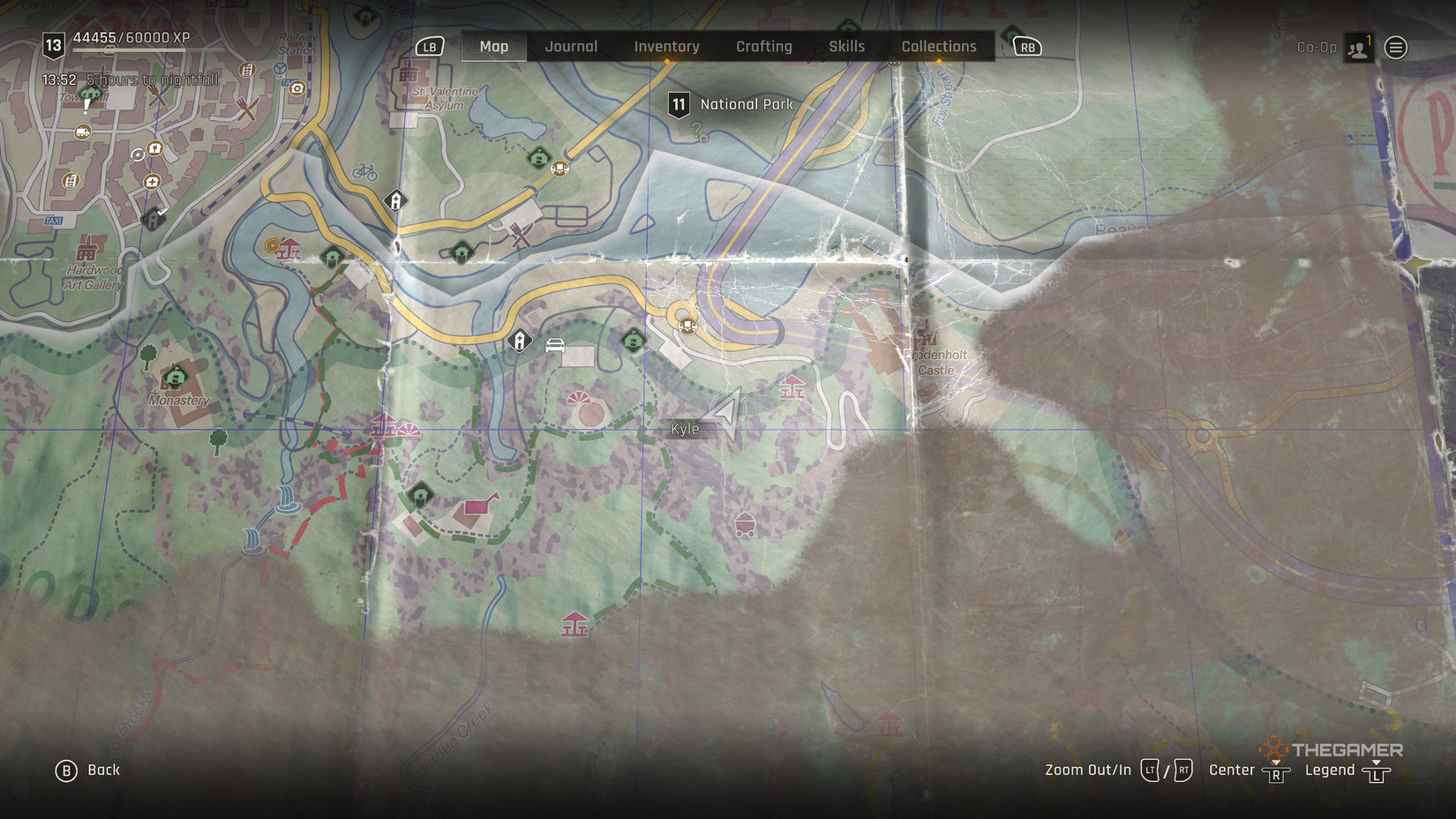Switch to the Skills tab

coord(846,46)
